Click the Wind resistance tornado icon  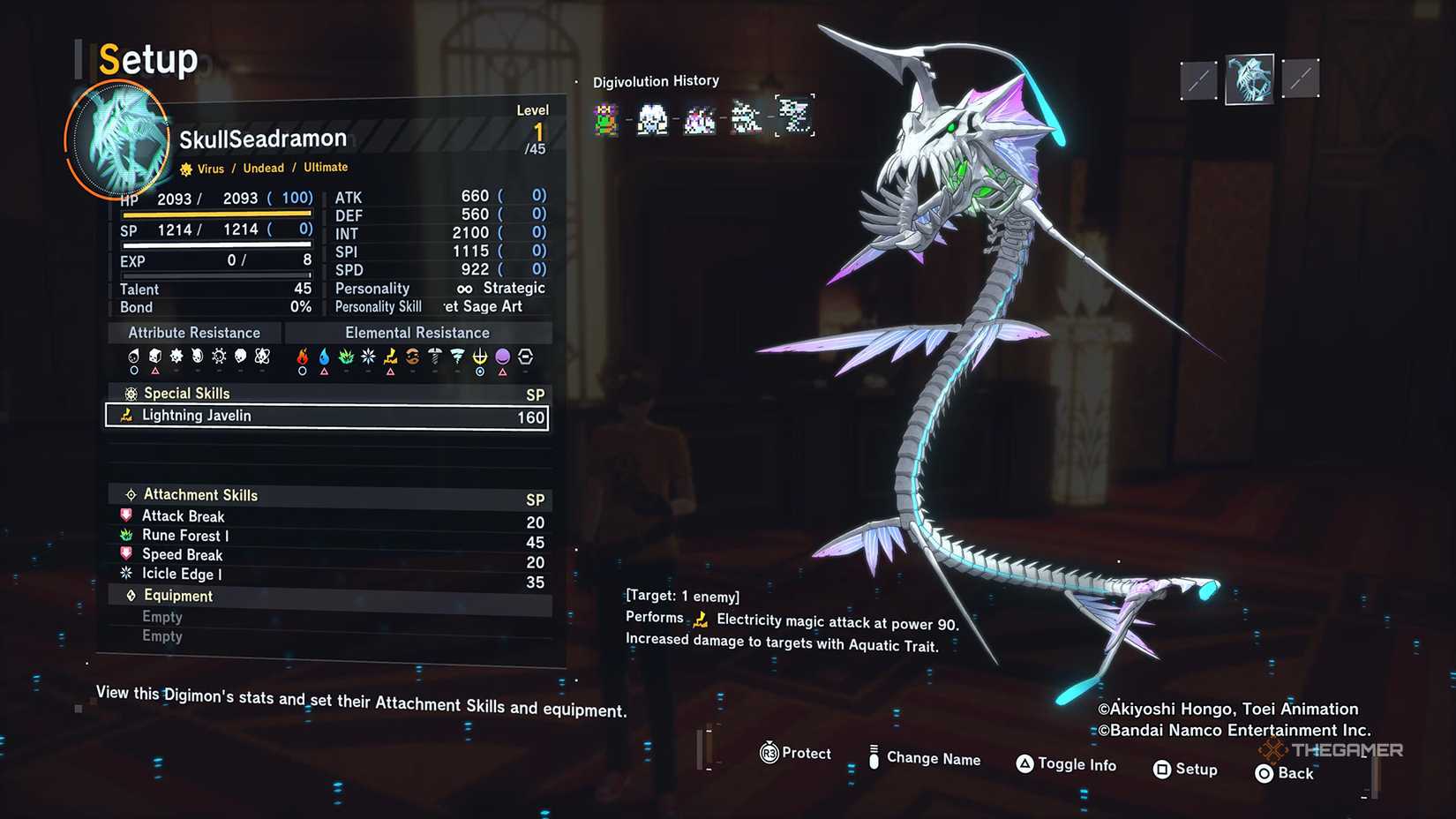coord(457,357)
